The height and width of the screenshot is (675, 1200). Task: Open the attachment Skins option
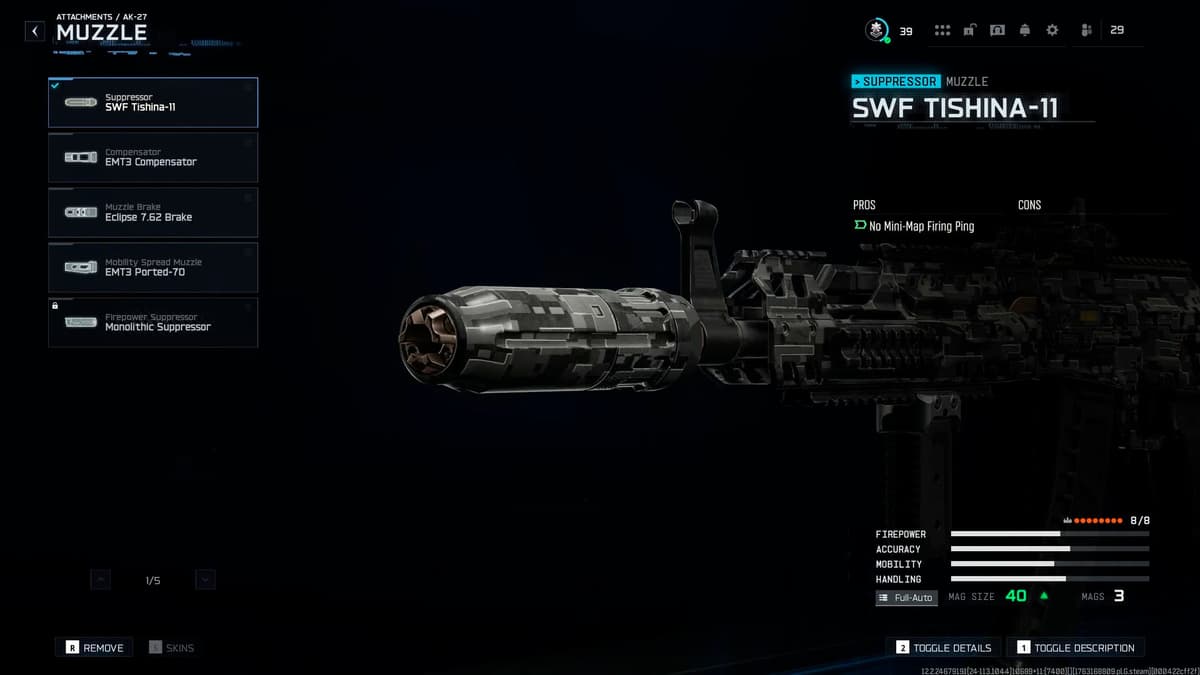(172, 648)
